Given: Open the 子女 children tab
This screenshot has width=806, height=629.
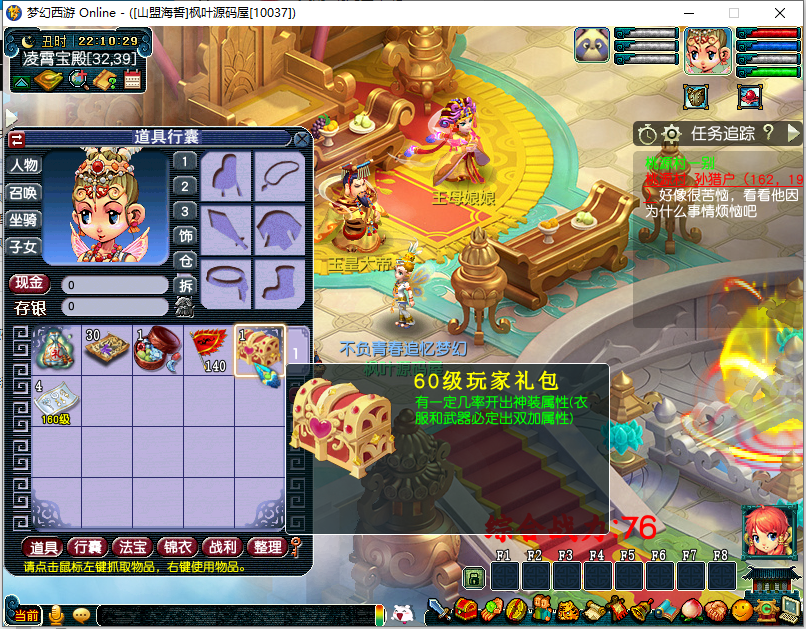Looking at the screenshot, I should tap(24, 247).
